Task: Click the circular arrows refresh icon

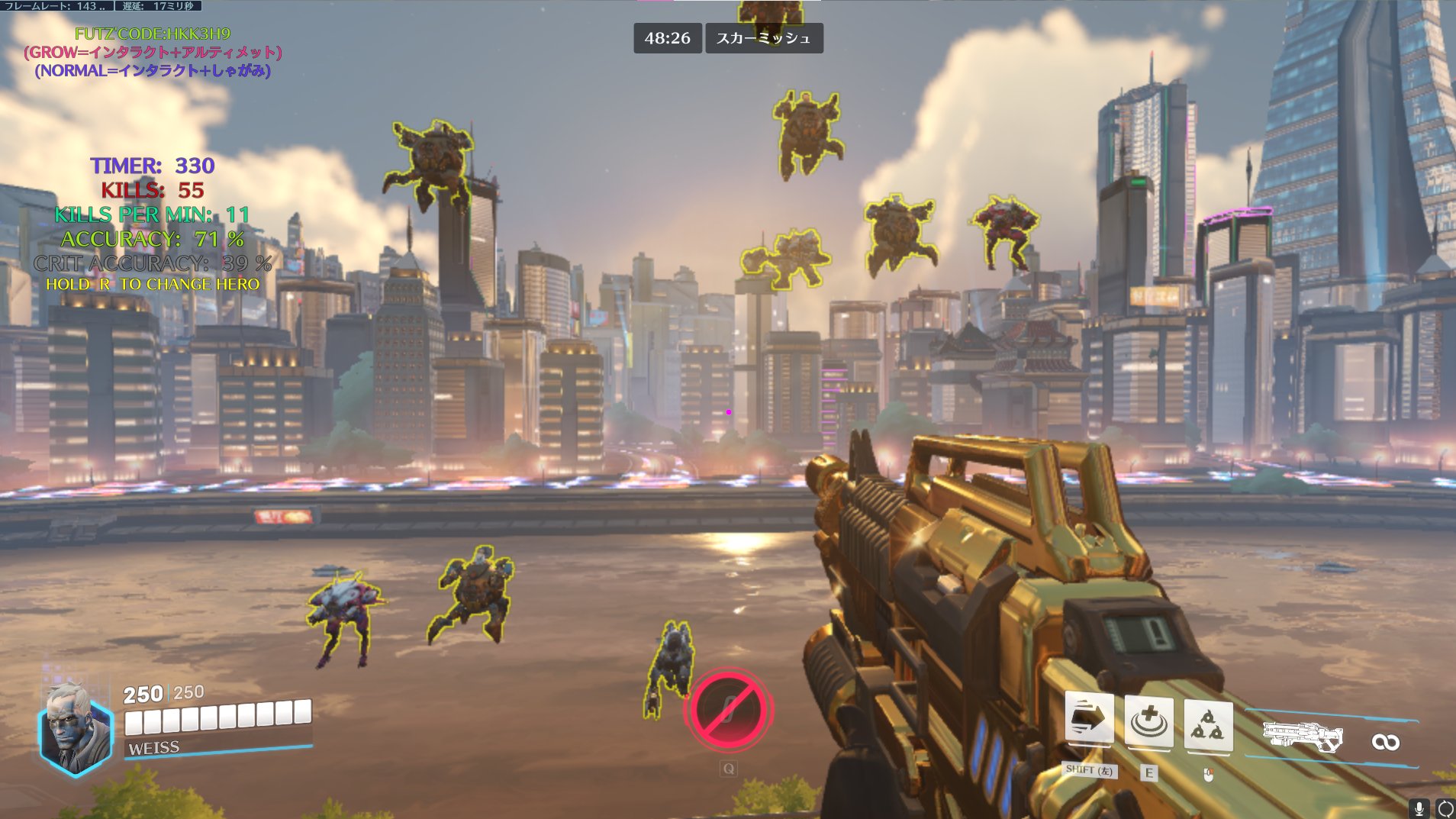Action: point(1445,808)
